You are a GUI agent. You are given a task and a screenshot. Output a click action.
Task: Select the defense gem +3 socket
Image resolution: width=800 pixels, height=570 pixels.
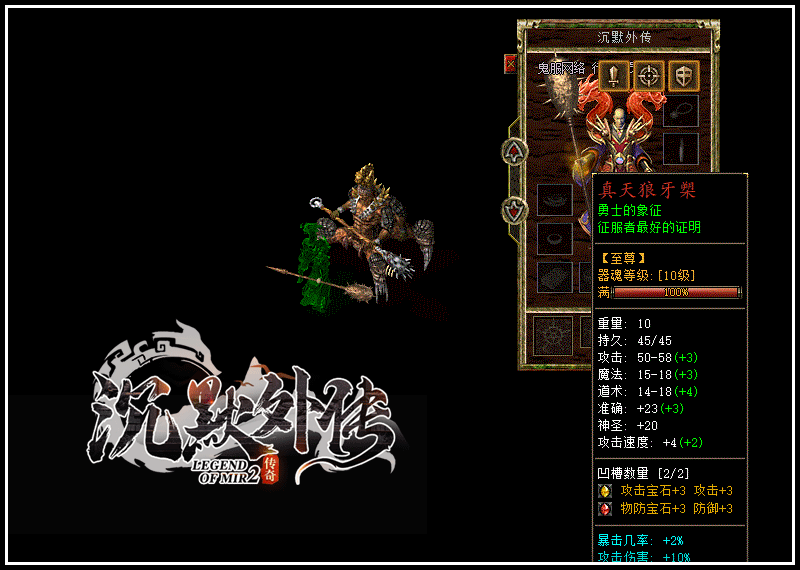(x=605, y=509)
